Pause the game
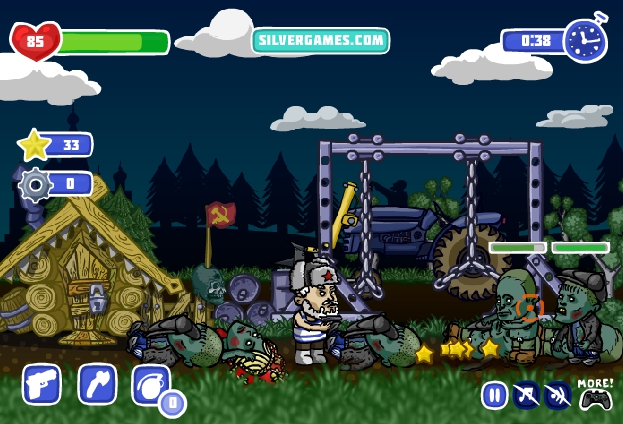 click(494, 395)
